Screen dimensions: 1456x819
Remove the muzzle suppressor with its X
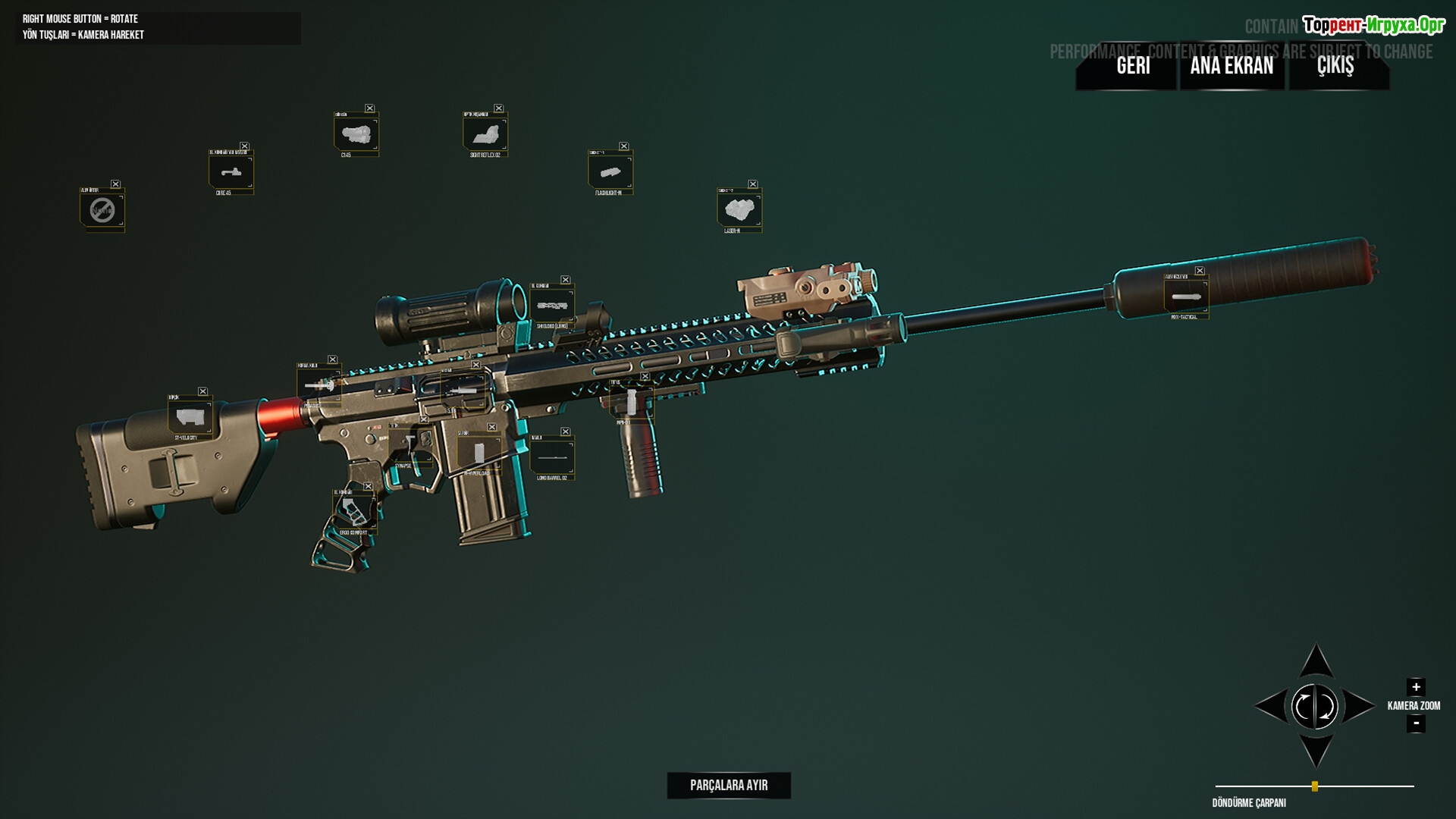point(1200,271)
